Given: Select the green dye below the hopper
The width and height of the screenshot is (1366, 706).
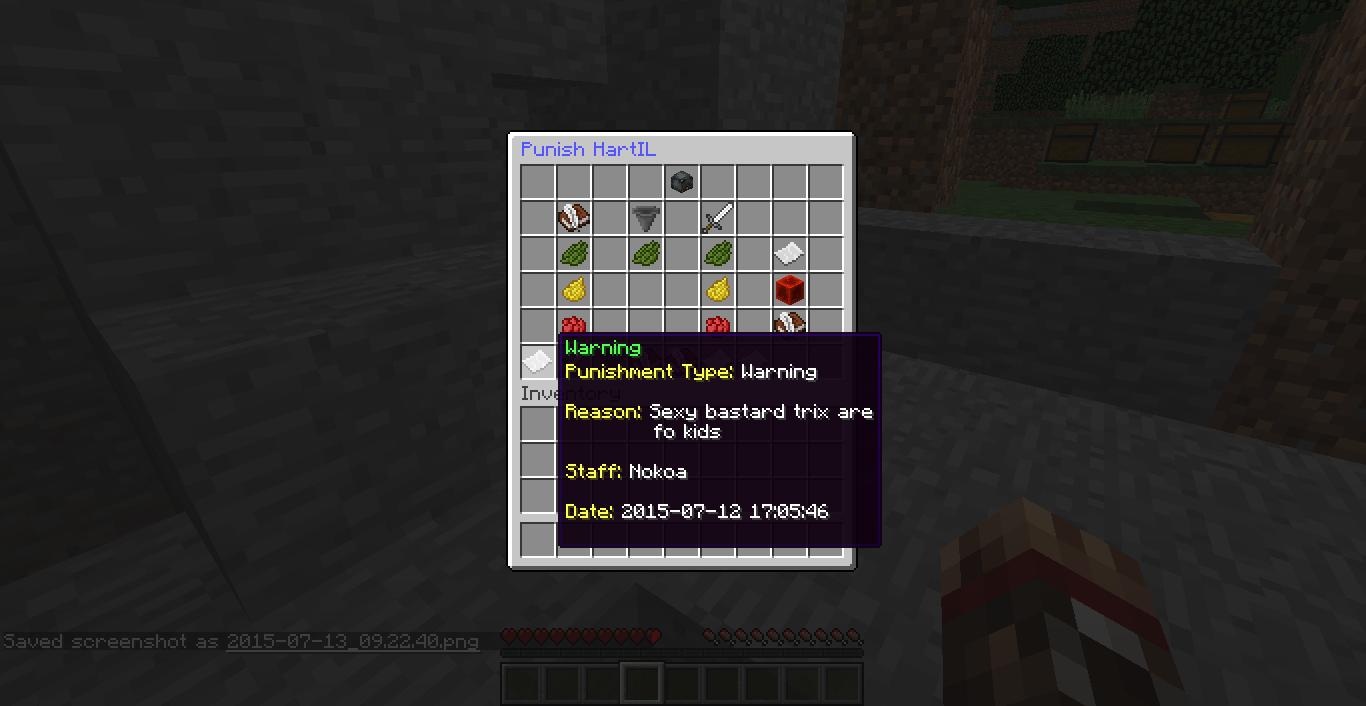Looking at the screenshot, I should (x=645, y=254).
